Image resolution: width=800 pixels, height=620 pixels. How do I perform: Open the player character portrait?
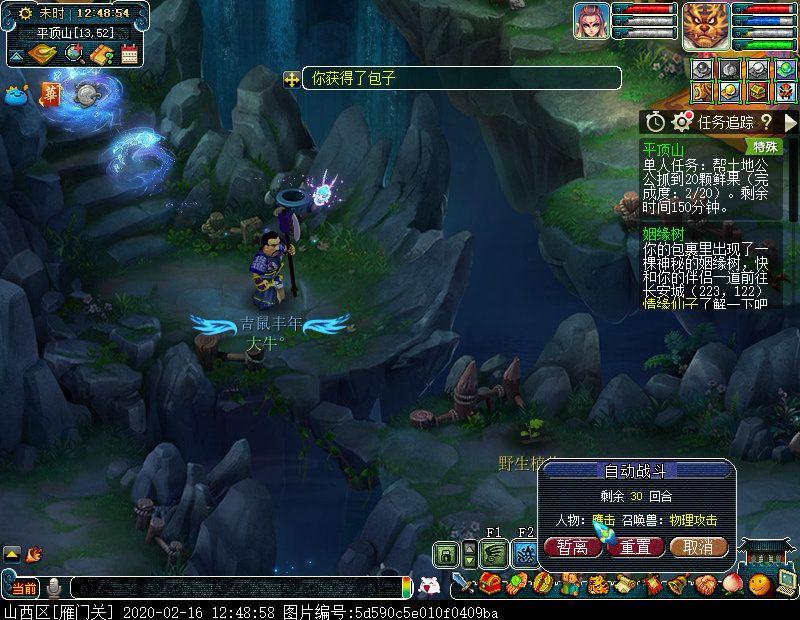[x=591, y=21]
